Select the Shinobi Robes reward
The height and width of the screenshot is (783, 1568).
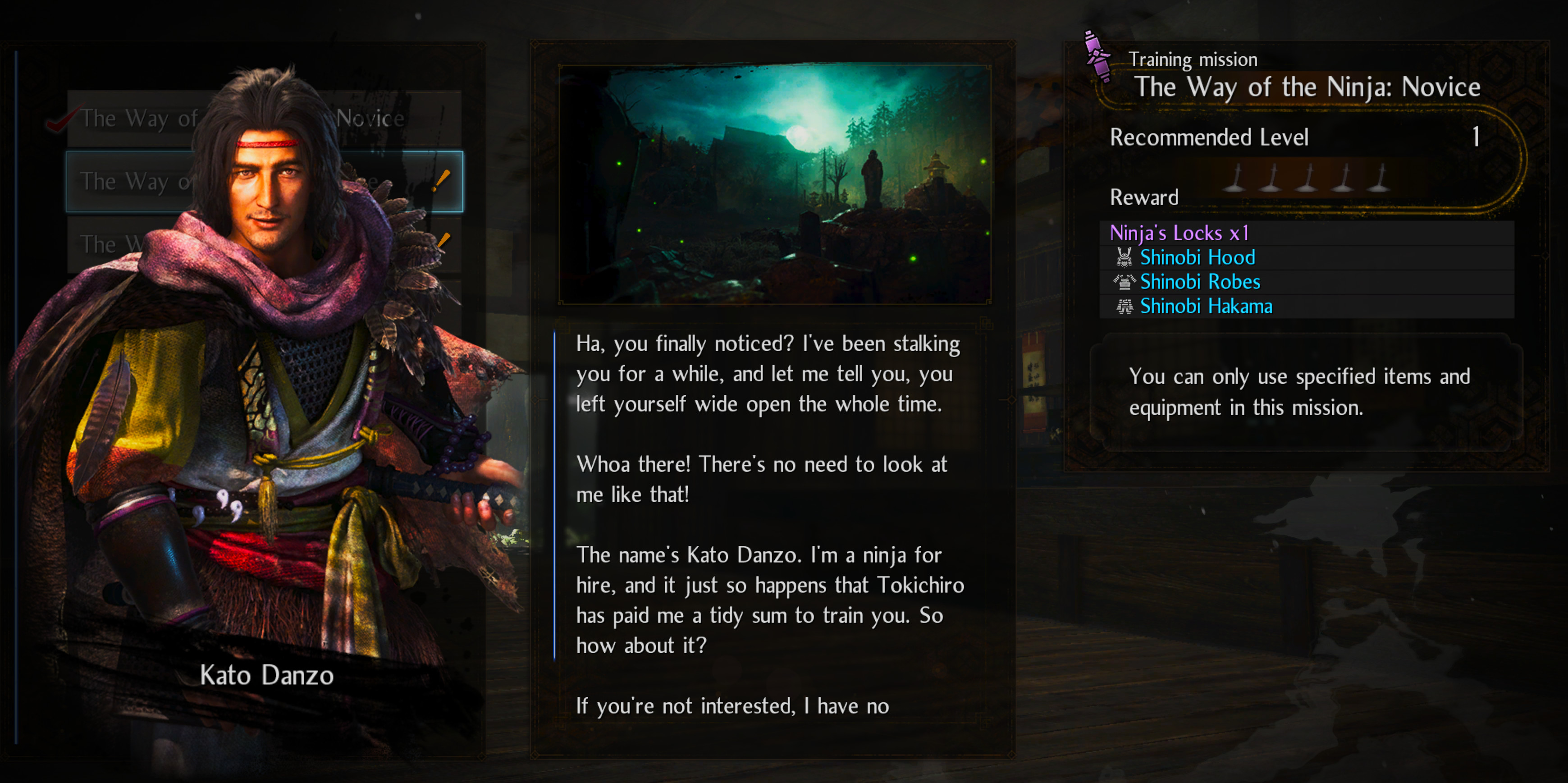coord(1199,282)
